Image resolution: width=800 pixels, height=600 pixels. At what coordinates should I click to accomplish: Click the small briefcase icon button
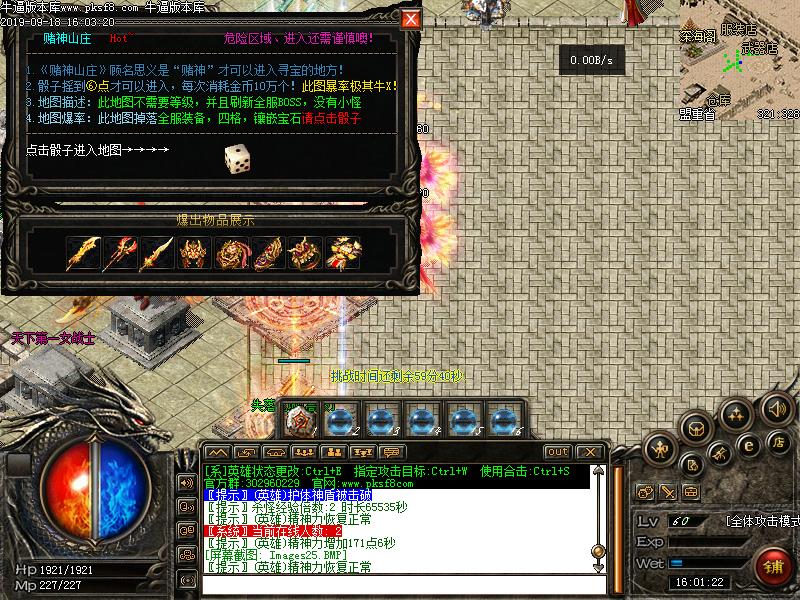click(691, 492)
